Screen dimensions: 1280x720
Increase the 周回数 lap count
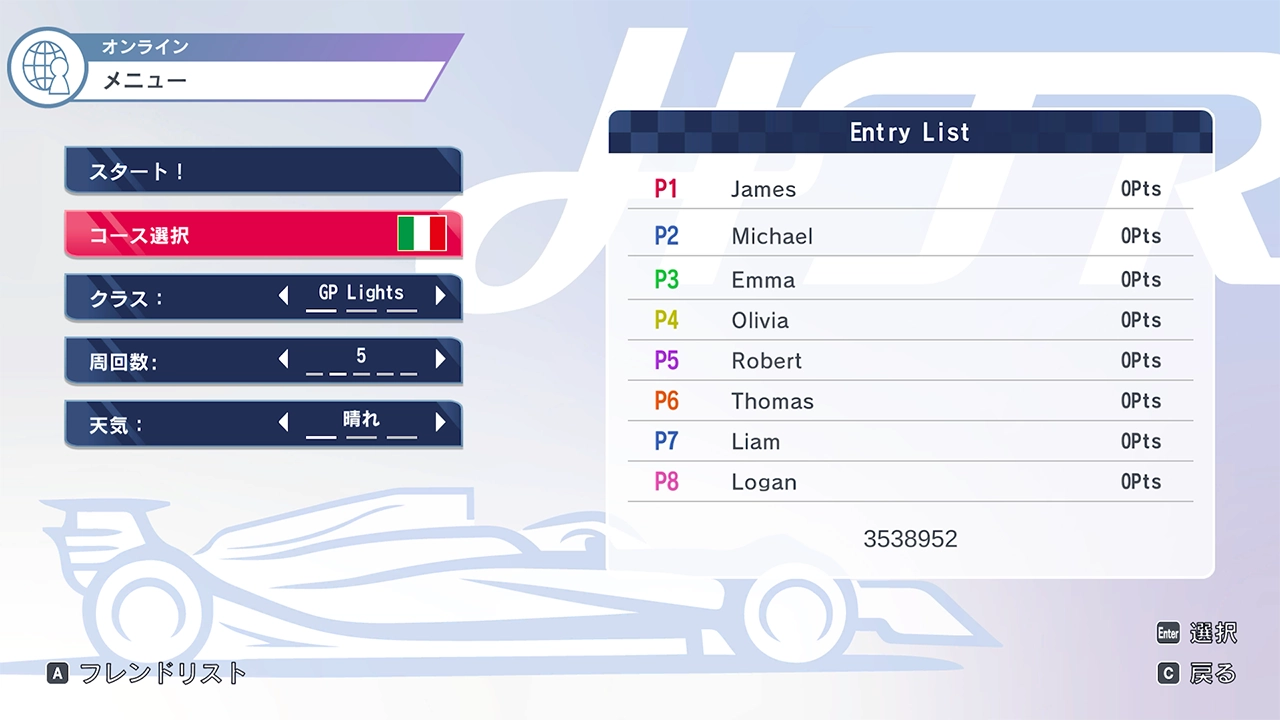(440, 360)
